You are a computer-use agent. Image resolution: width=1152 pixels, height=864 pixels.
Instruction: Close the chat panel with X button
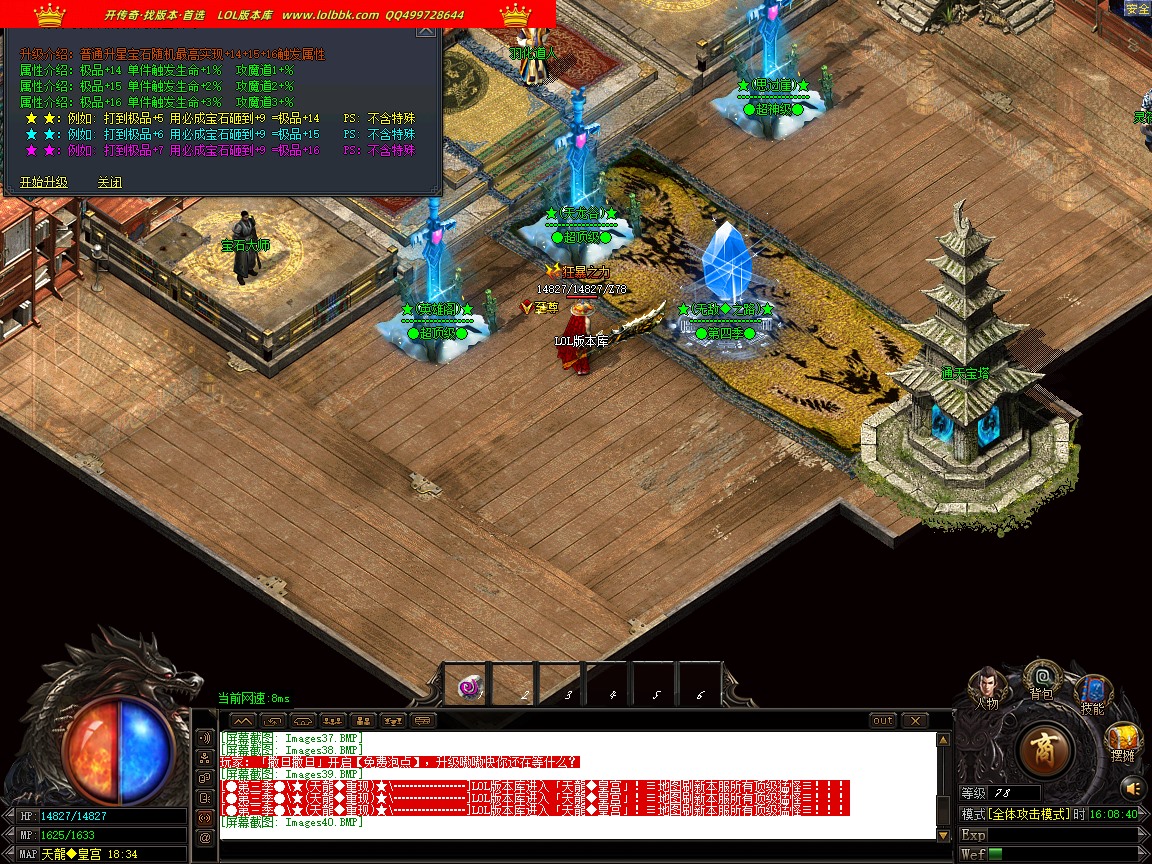point(914,720)
